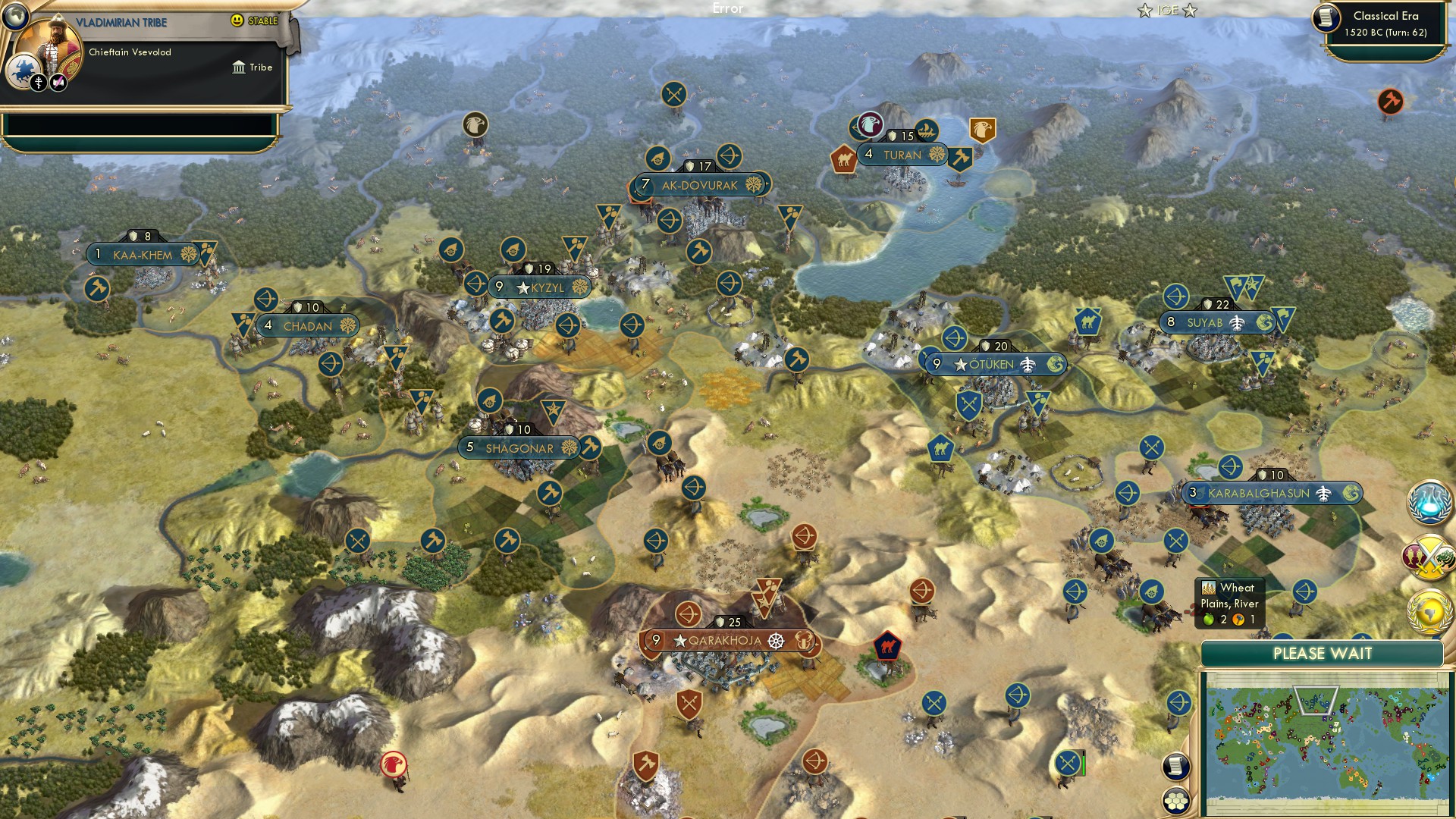Click the STABLE happiness smiley face
Screen dimensions: 1456x819
pyautogui.click(x=237, y=20)
